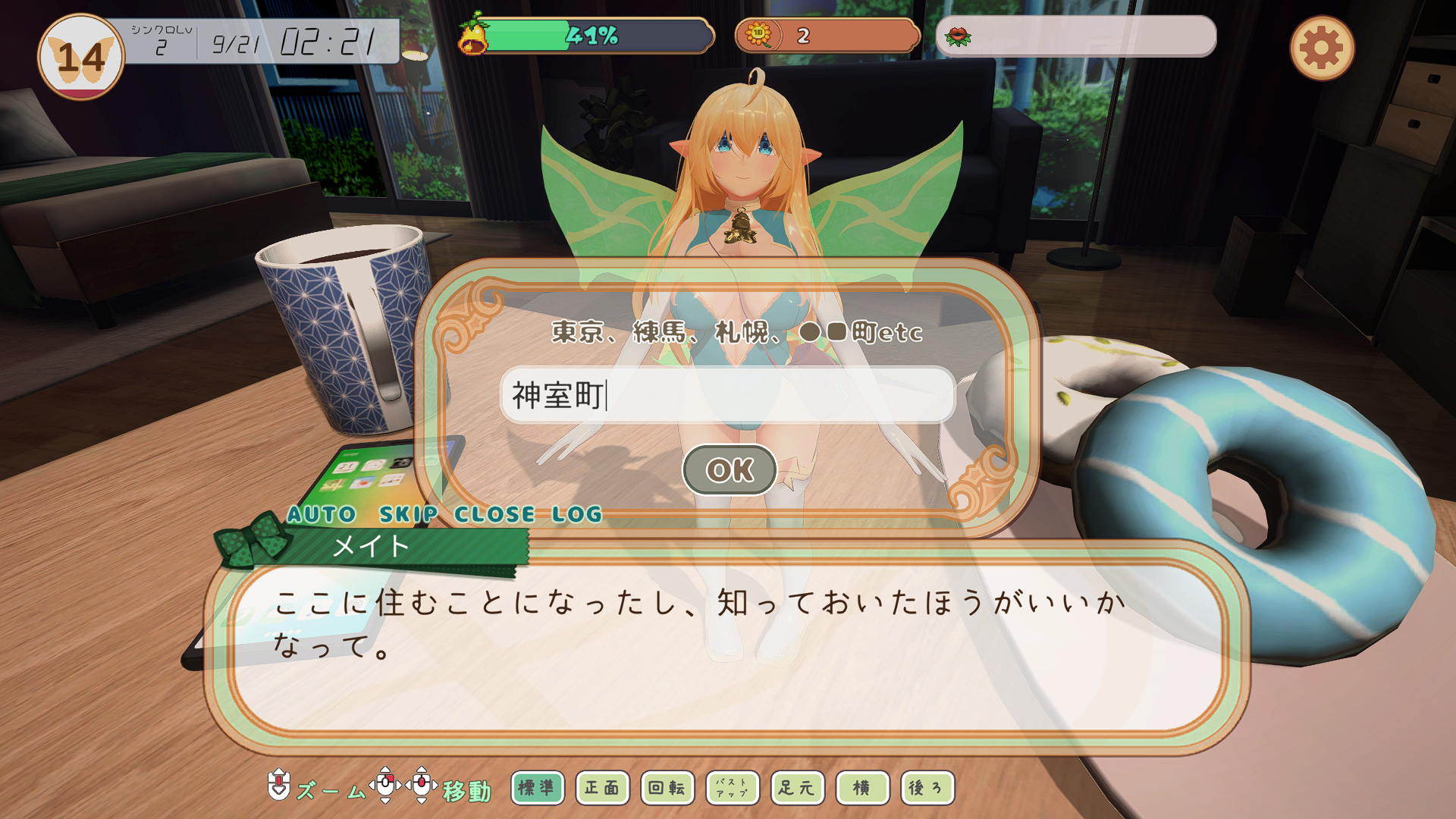1456x819 pixels.
Task: Hide the dialogue box with CLOSE
Action: pos(494,514)
